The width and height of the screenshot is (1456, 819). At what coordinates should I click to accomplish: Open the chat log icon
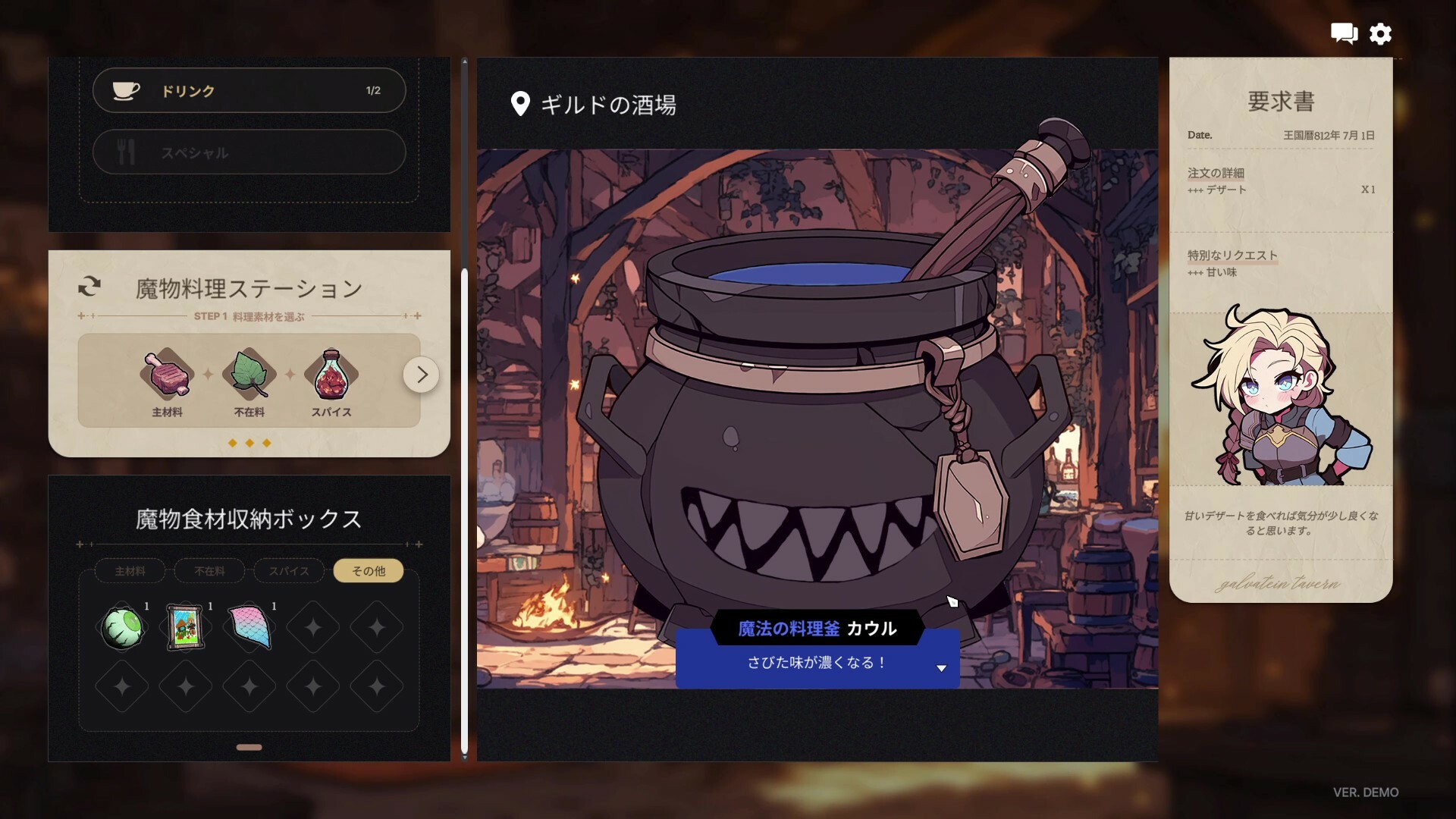tap(1344, 33)
